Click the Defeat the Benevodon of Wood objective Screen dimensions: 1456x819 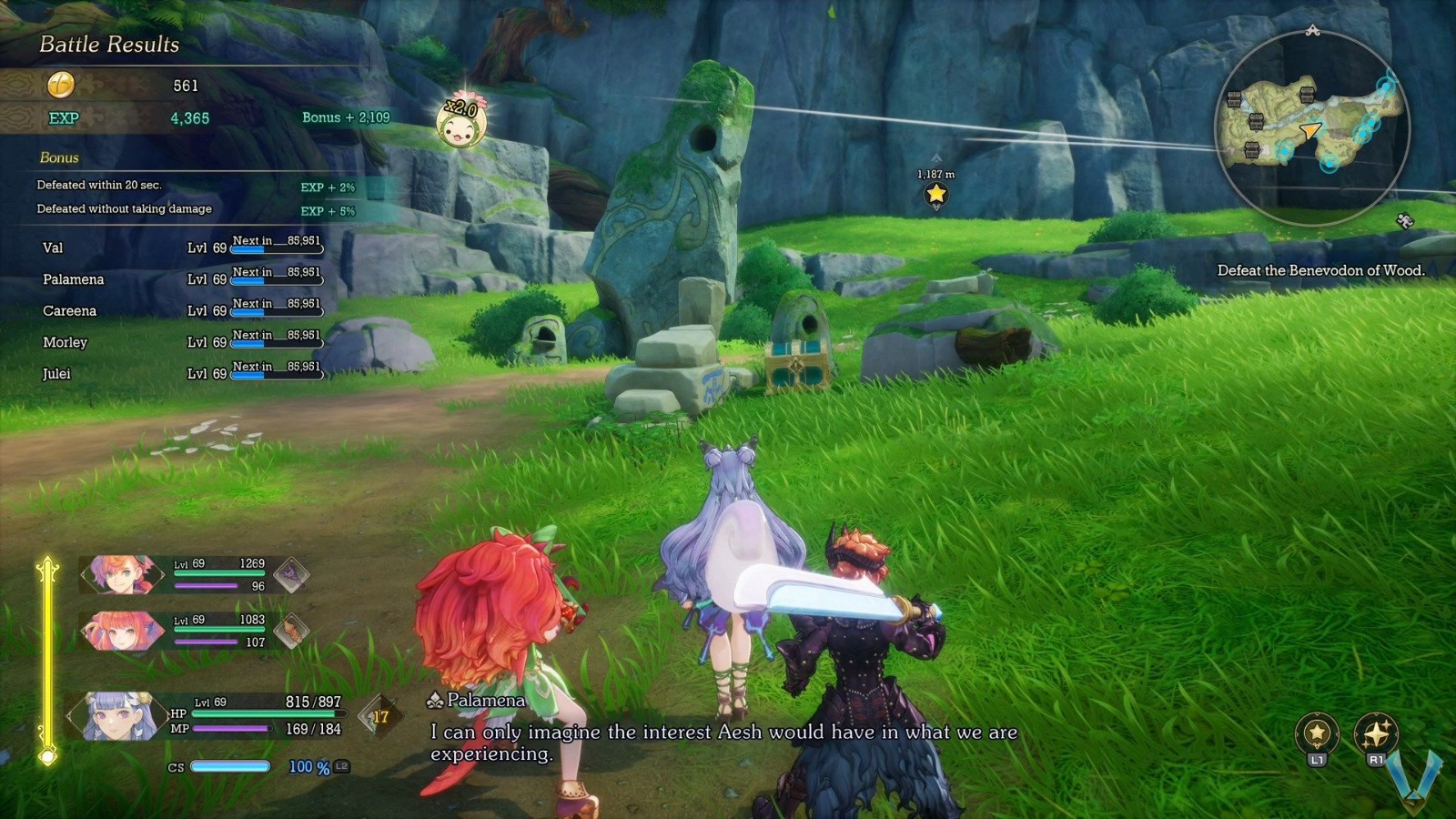[1321, 270]
